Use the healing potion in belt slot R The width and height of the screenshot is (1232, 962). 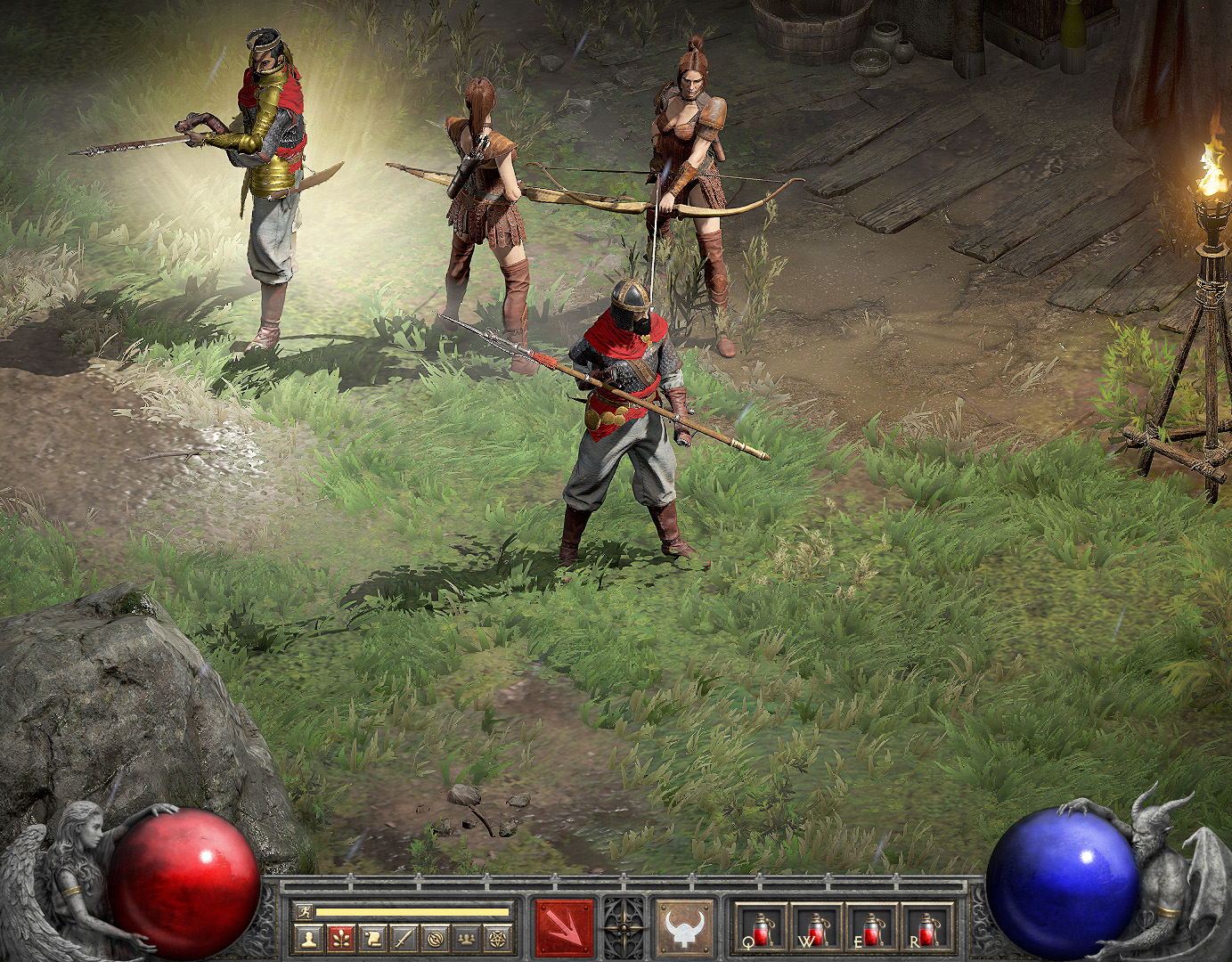(x=926, y=927)
